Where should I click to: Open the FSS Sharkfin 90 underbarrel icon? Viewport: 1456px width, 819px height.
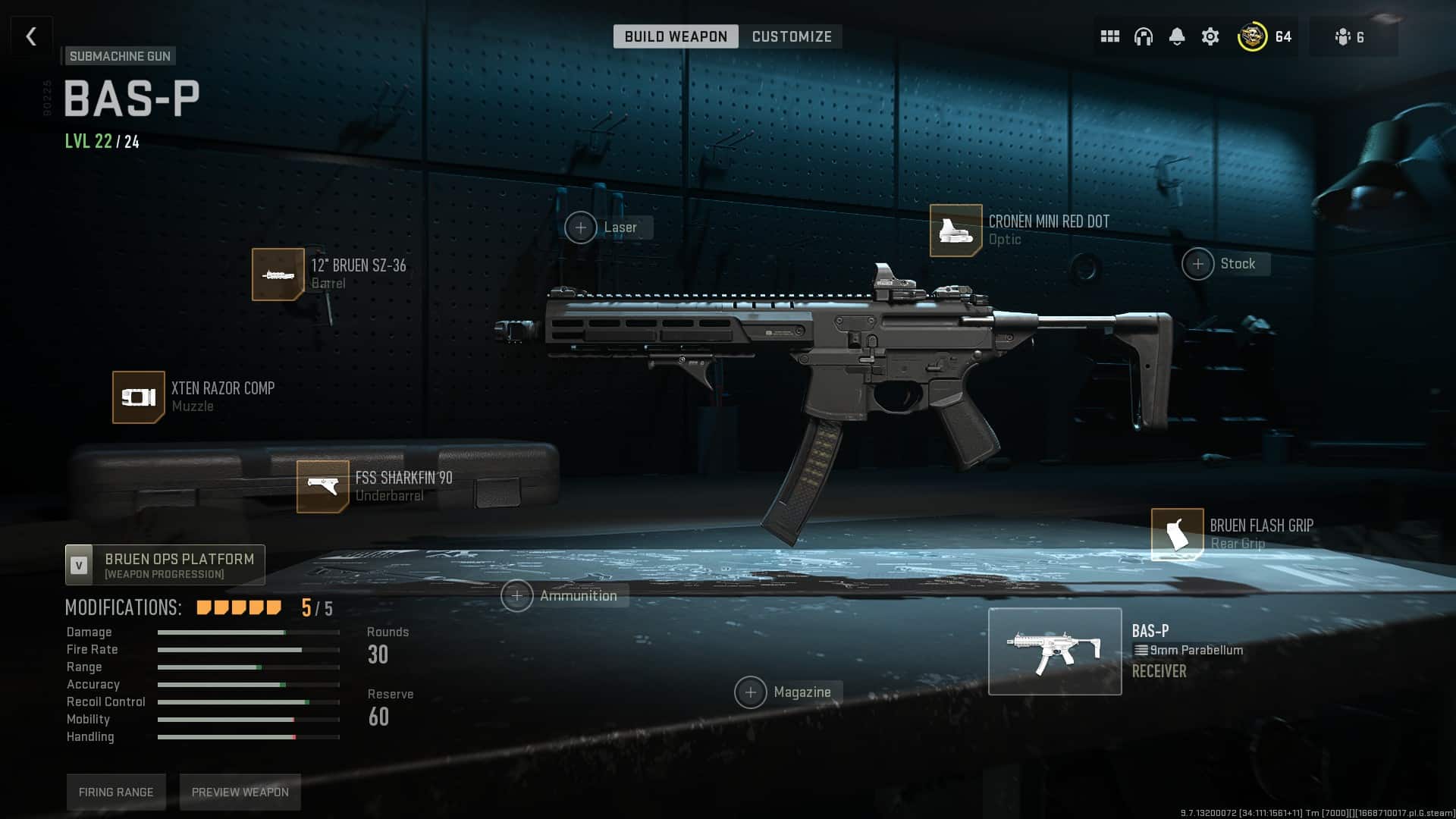323,486
